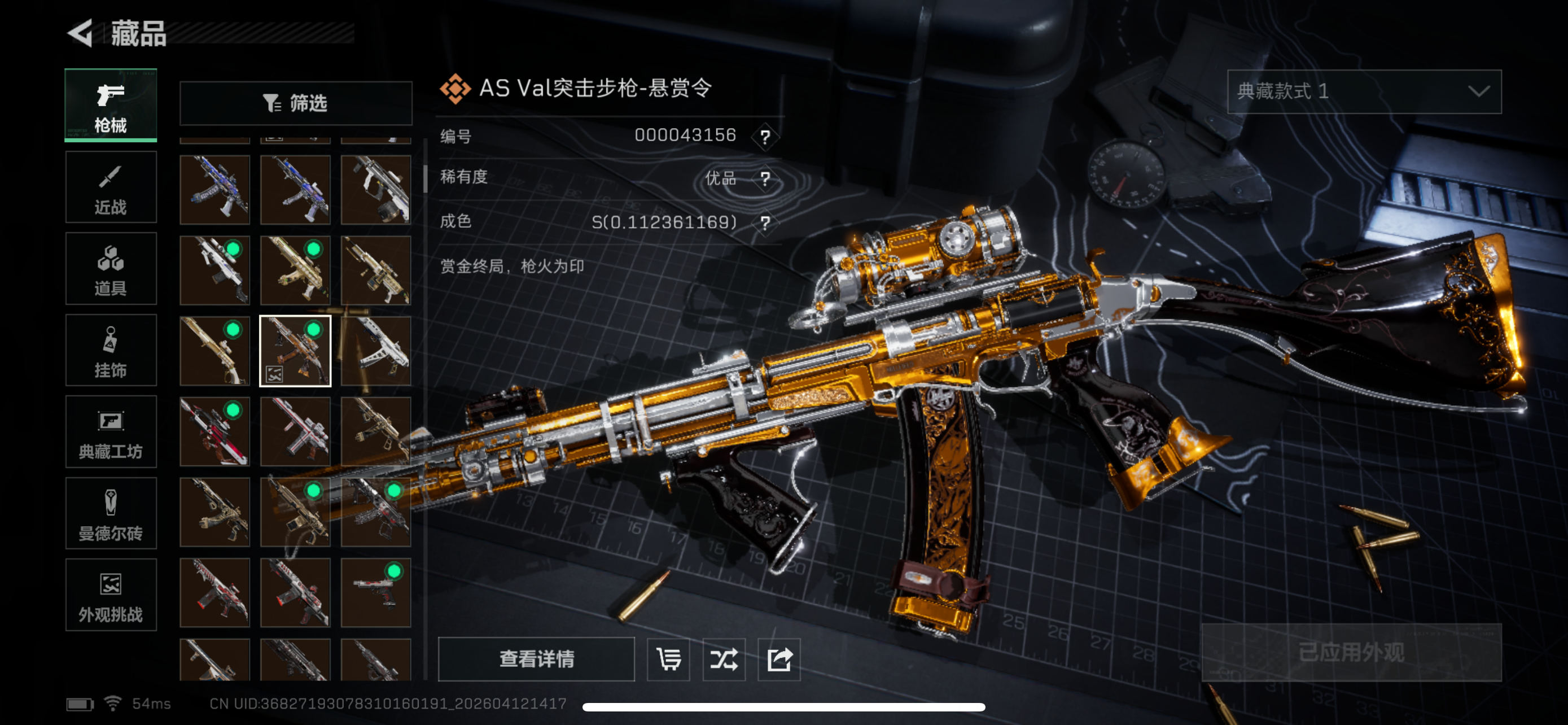This screenshot has height=725, width=1568.
Task: Show help for 稀有度 rarity
Action: pos(765,179)
